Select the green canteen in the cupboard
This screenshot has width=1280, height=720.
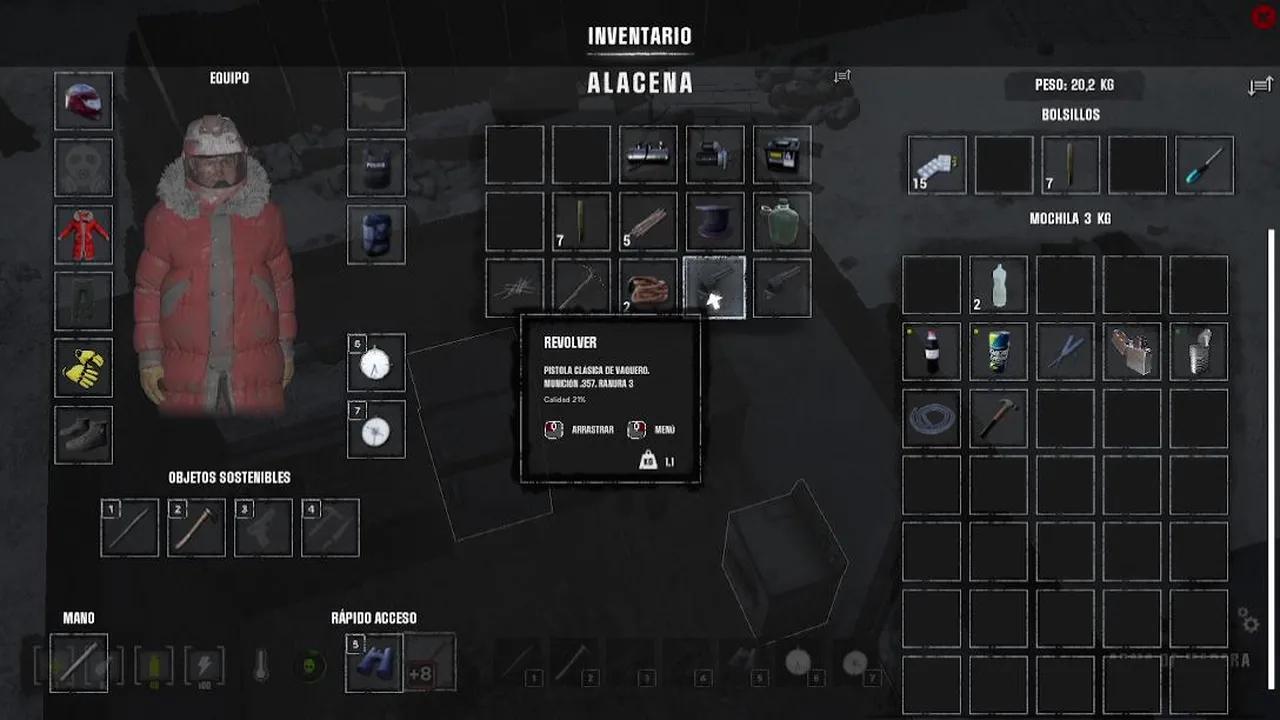(x=782, y=222)
